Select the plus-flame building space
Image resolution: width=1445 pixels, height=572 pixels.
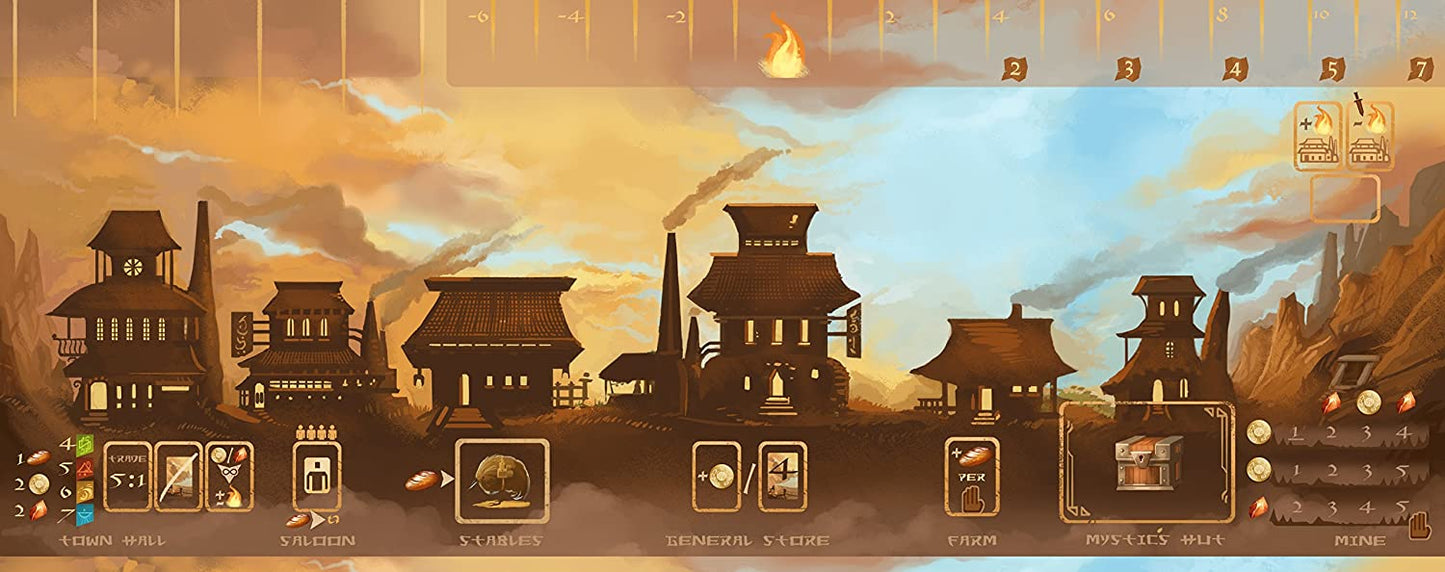coord(1318,136)
